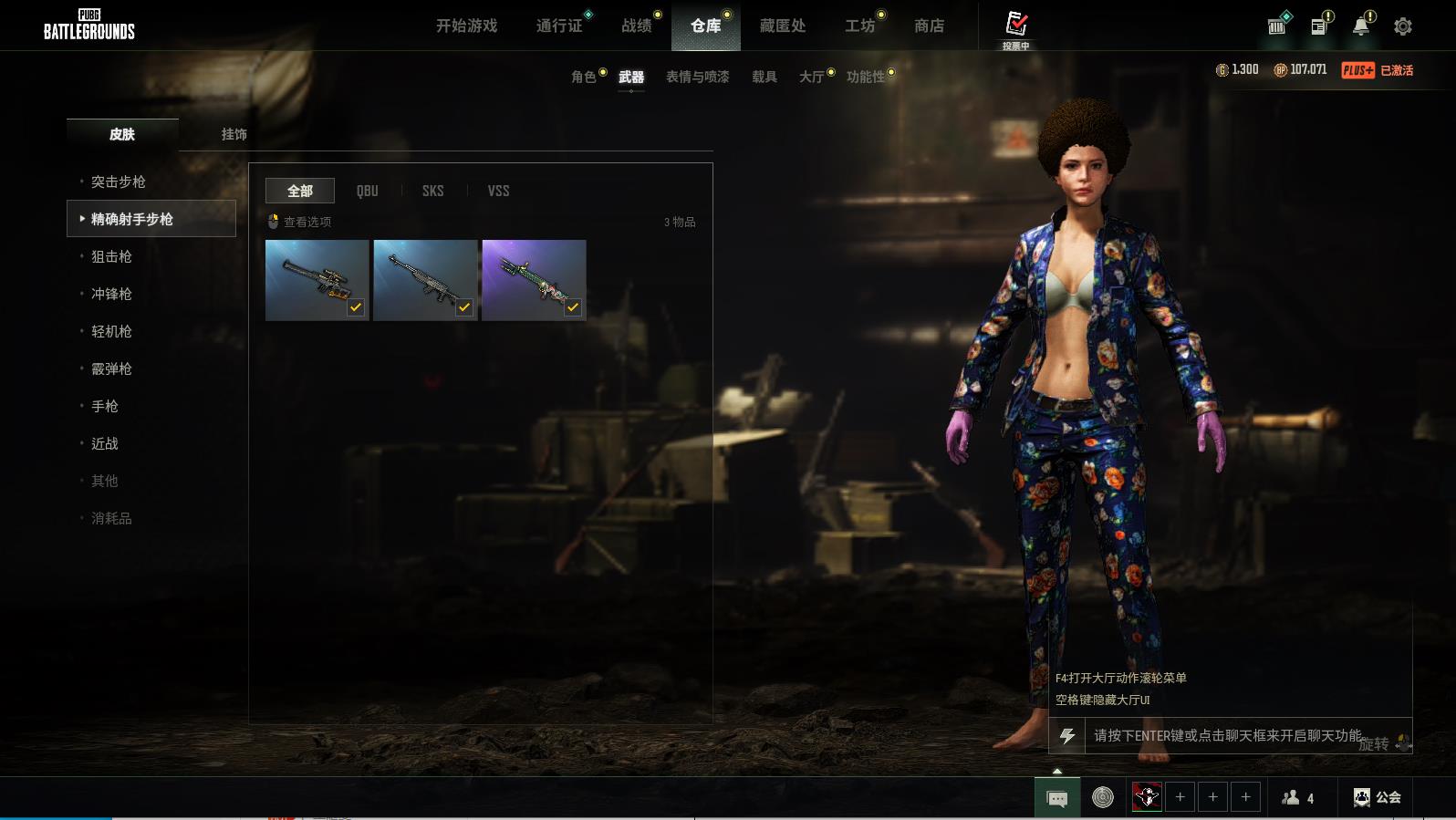
Task: Open the settings gear
Action: [1403, 26]
